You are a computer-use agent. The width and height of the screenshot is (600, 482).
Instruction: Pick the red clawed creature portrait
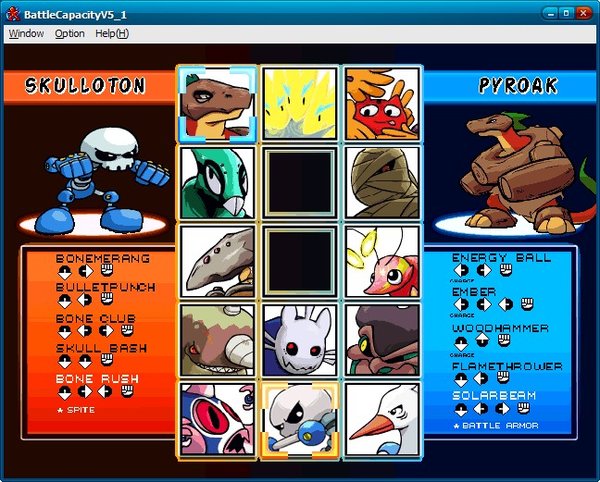pyautogui.click(x=382, y=105)
